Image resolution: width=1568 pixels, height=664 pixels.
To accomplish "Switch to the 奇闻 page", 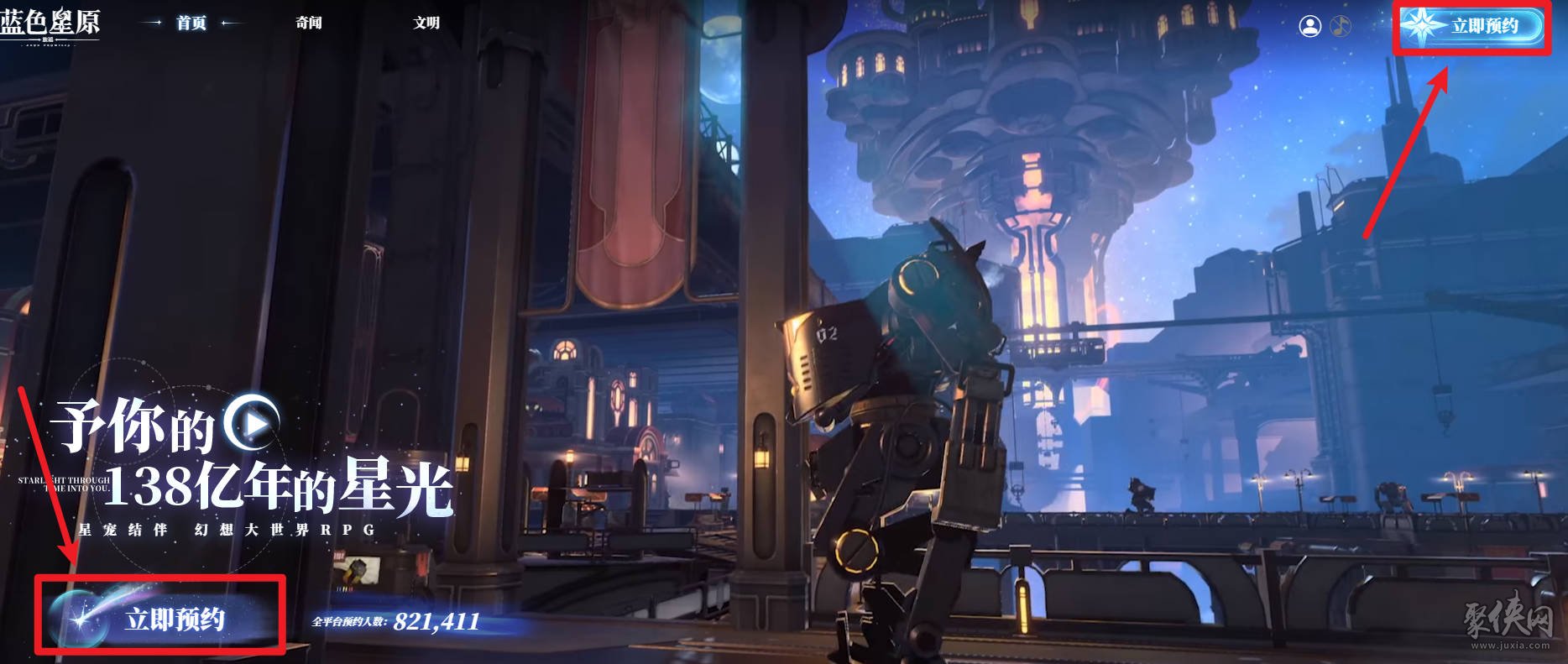I will click(309, 23).
